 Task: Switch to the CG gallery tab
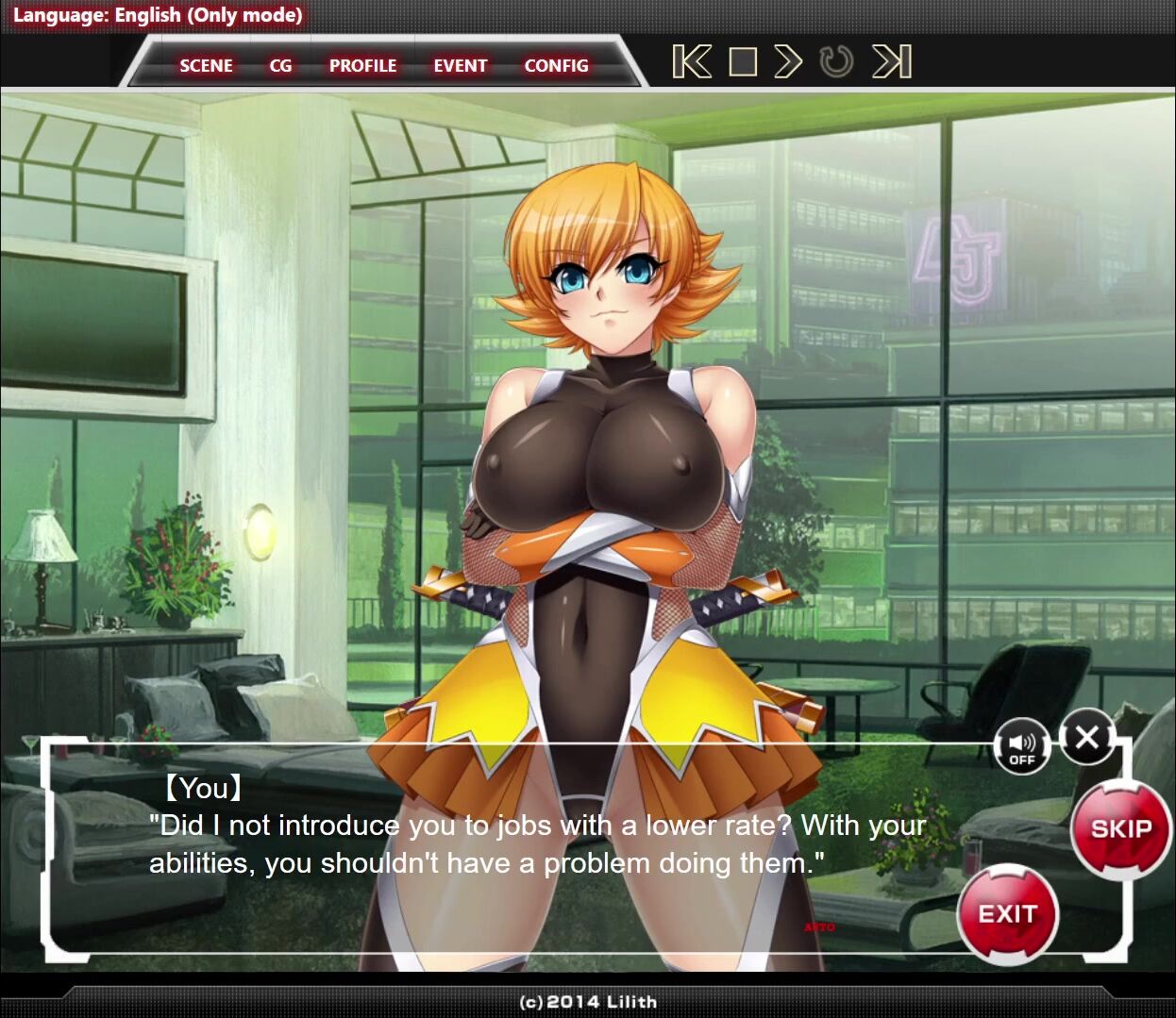pyautogui.click(x=280, y=65)
